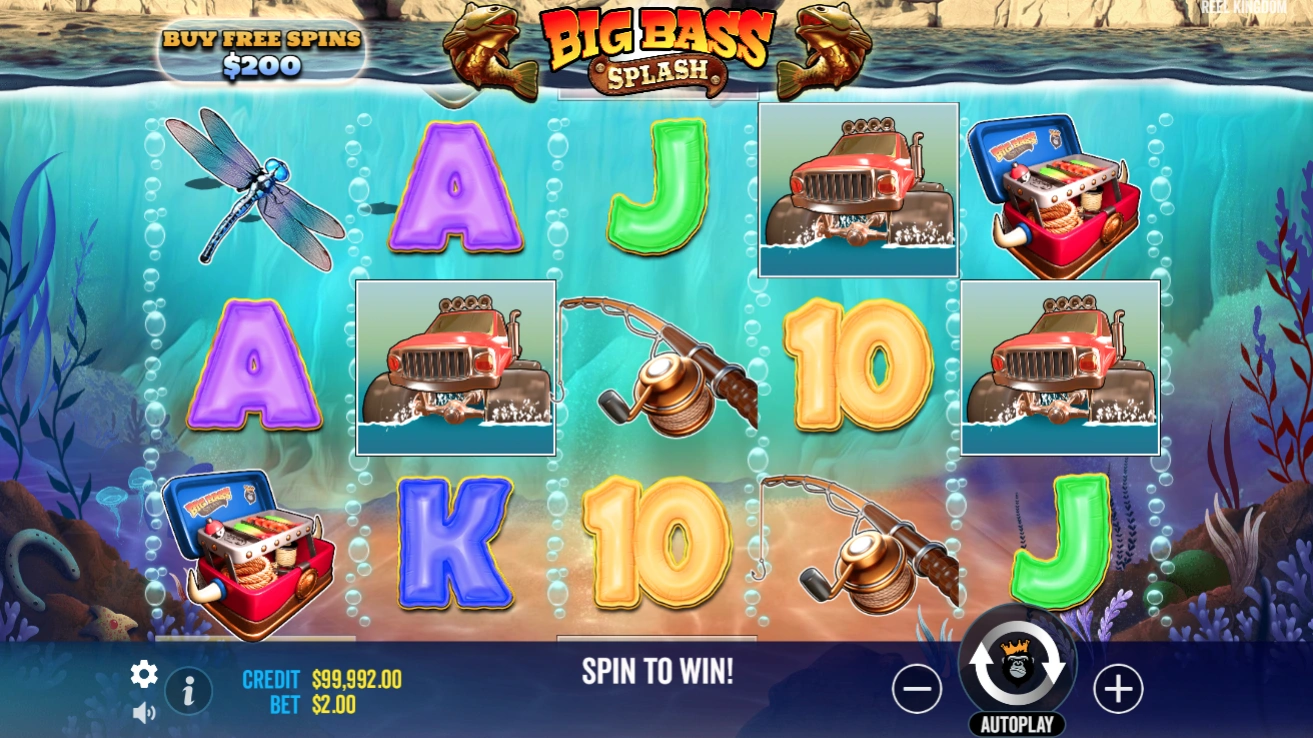Mute the game sound with speaker icon
The height and width of the screenshot is (738, 1313).
coord(145,712)
